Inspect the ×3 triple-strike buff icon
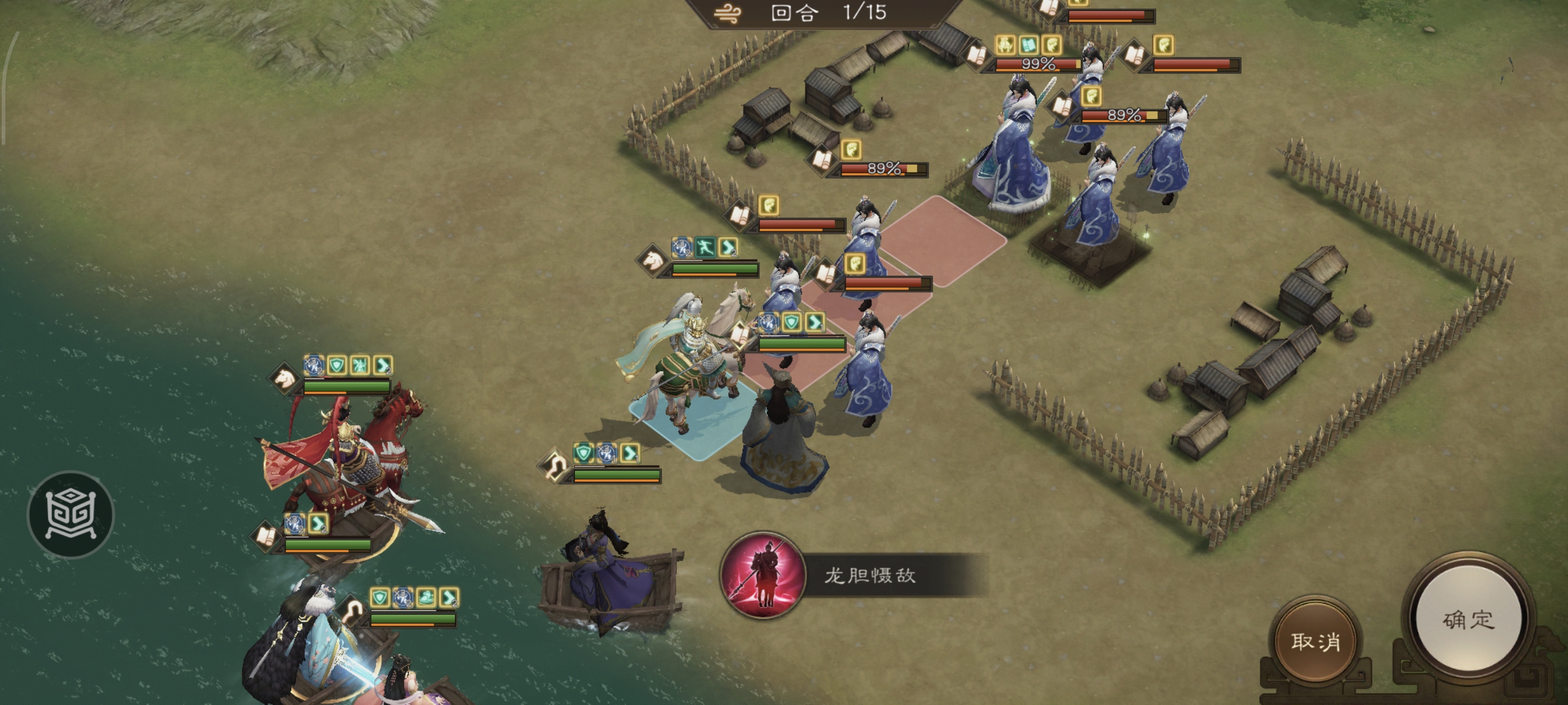This screenshot has width=1568, height=705. click(313, 365)
